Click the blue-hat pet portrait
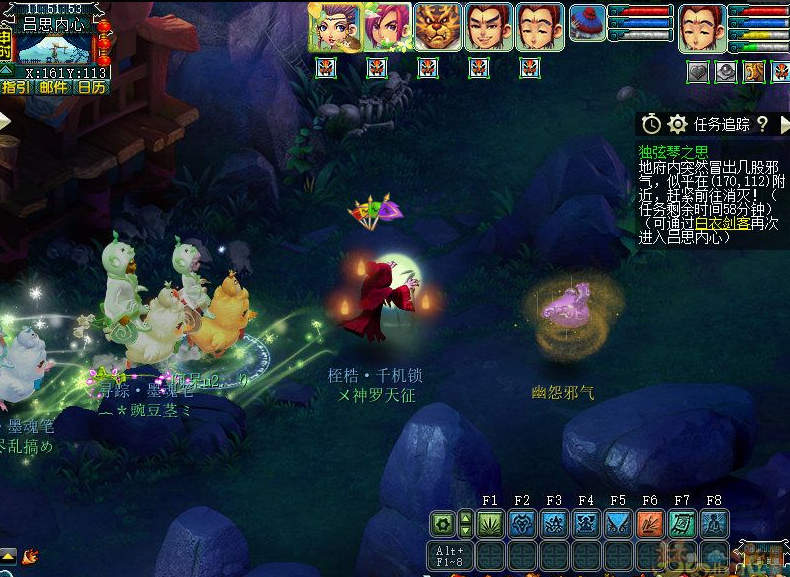This screenshot has height=577, width=790. point(587,23)
